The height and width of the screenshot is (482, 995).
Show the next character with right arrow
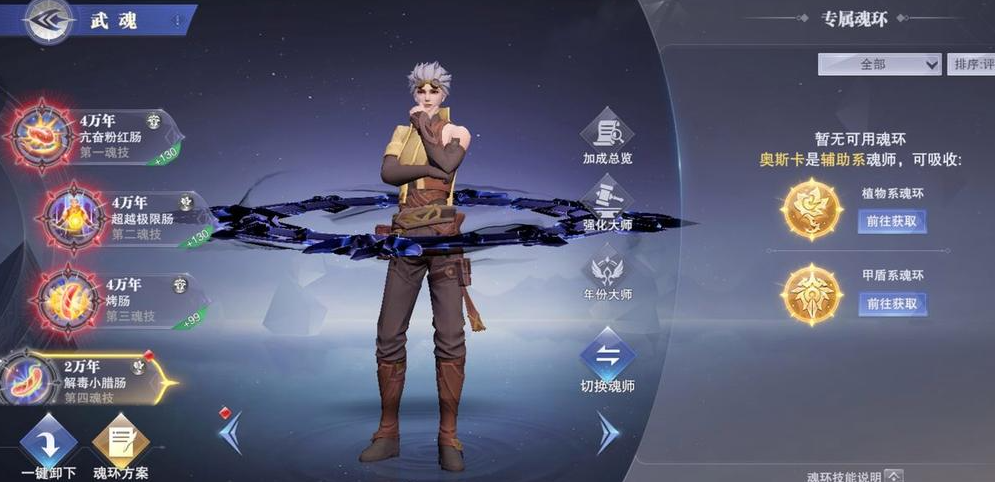pos(607,433)
